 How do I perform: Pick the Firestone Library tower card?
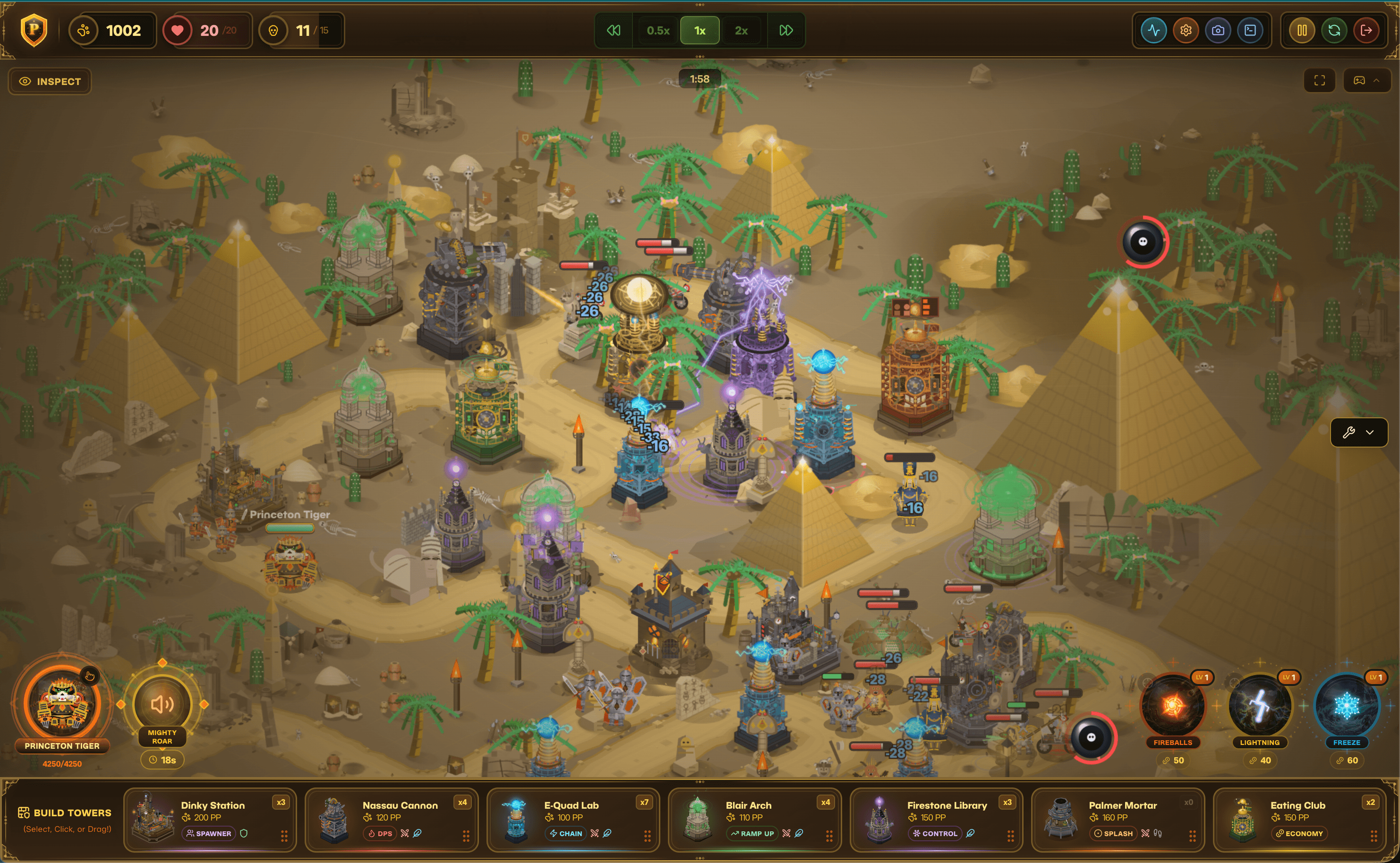[x=936, y=820]
